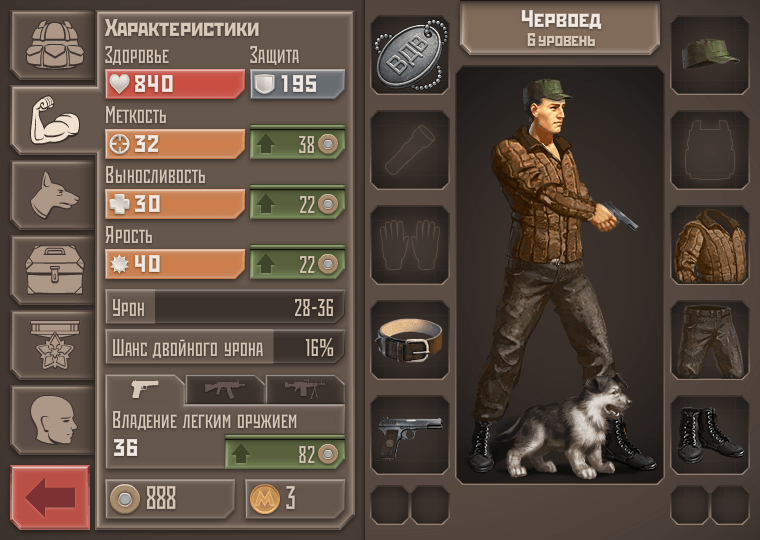The width and height of the screenshot is (760, 540).
Task: Upgrade Ярость for 22 coins
Action: coord(297,263)
